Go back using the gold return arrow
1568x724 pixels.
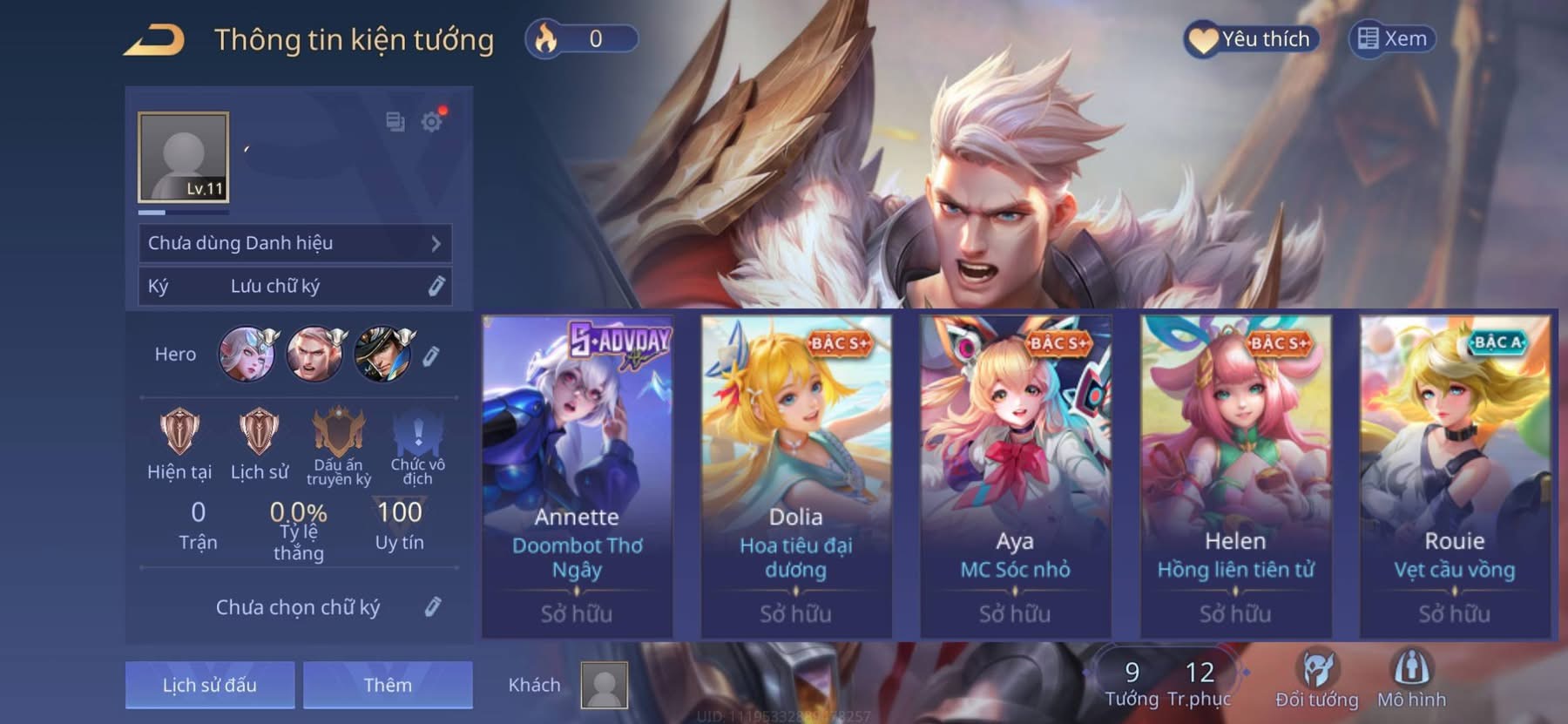click(153, 40)
